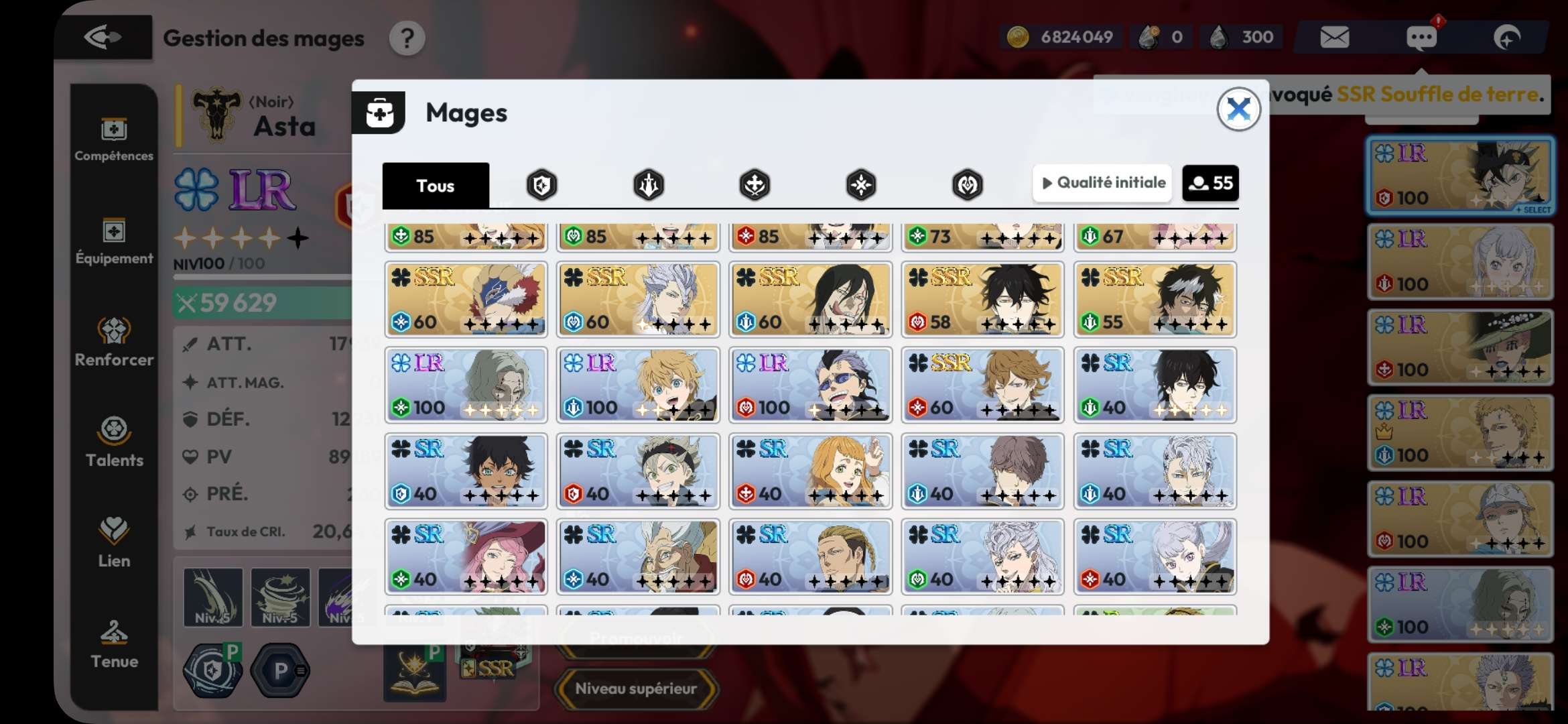
Task: Choose the SSR mage at level 58
Action: pos(982,299)
